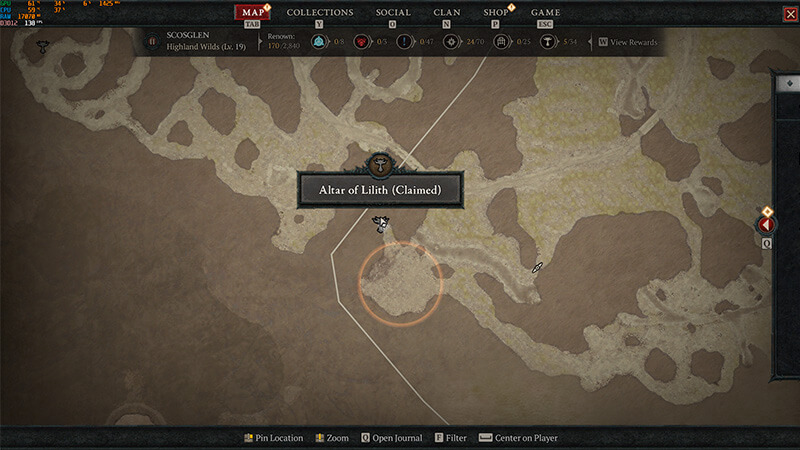Image resolution: width=800 pixels, height=450 pixels.
Task: Expand the side panel with red arrow
Action: [x=768, y=225]
